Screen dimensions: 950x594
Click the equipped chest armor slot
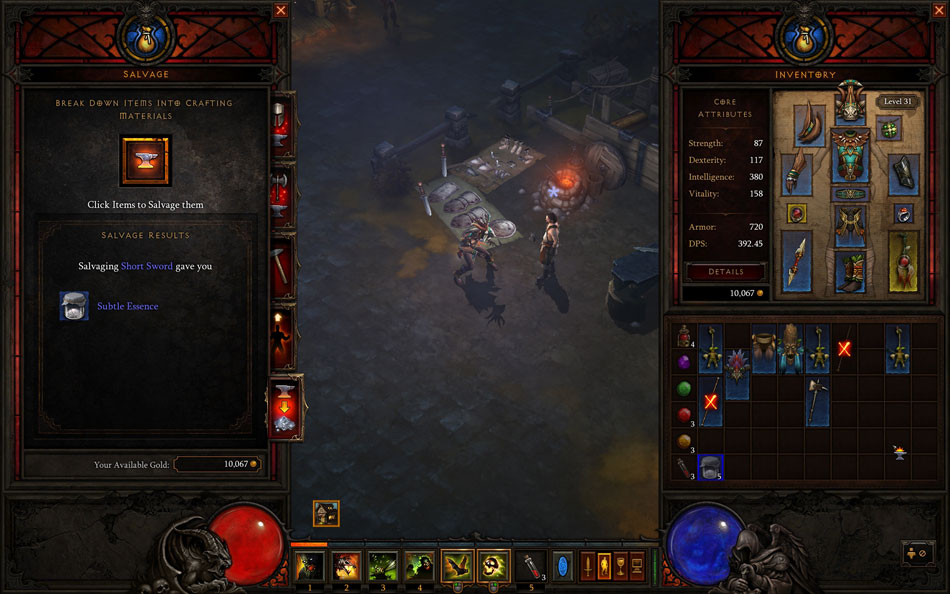tap(850, 158)
